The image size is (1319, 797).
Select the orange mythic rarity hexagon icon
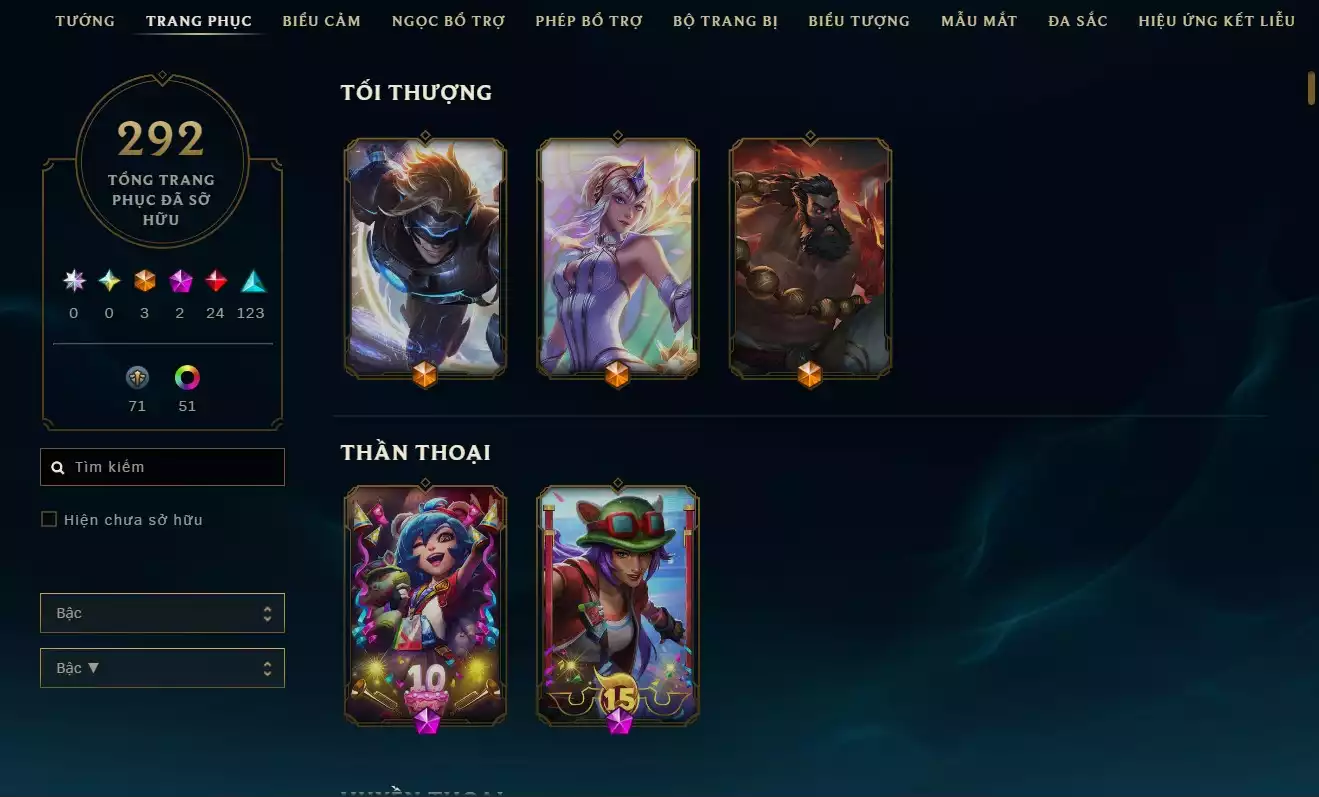pos(144,281)
